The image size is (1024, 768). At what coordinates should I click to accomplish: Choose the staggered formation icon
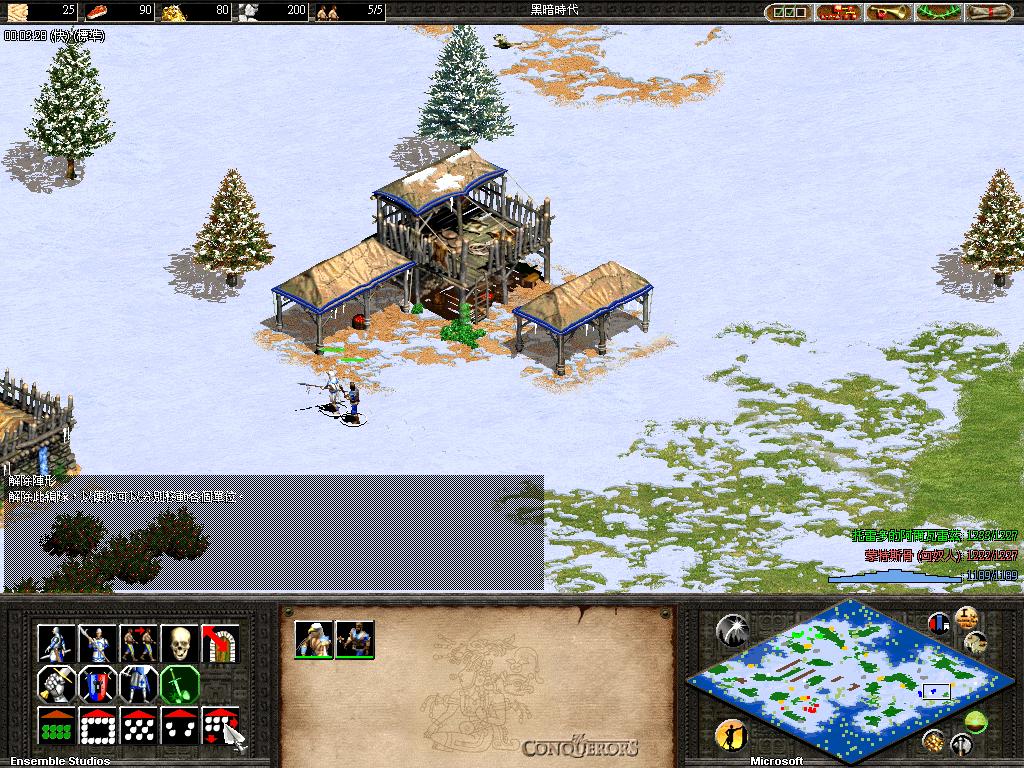tap(139, 726)
